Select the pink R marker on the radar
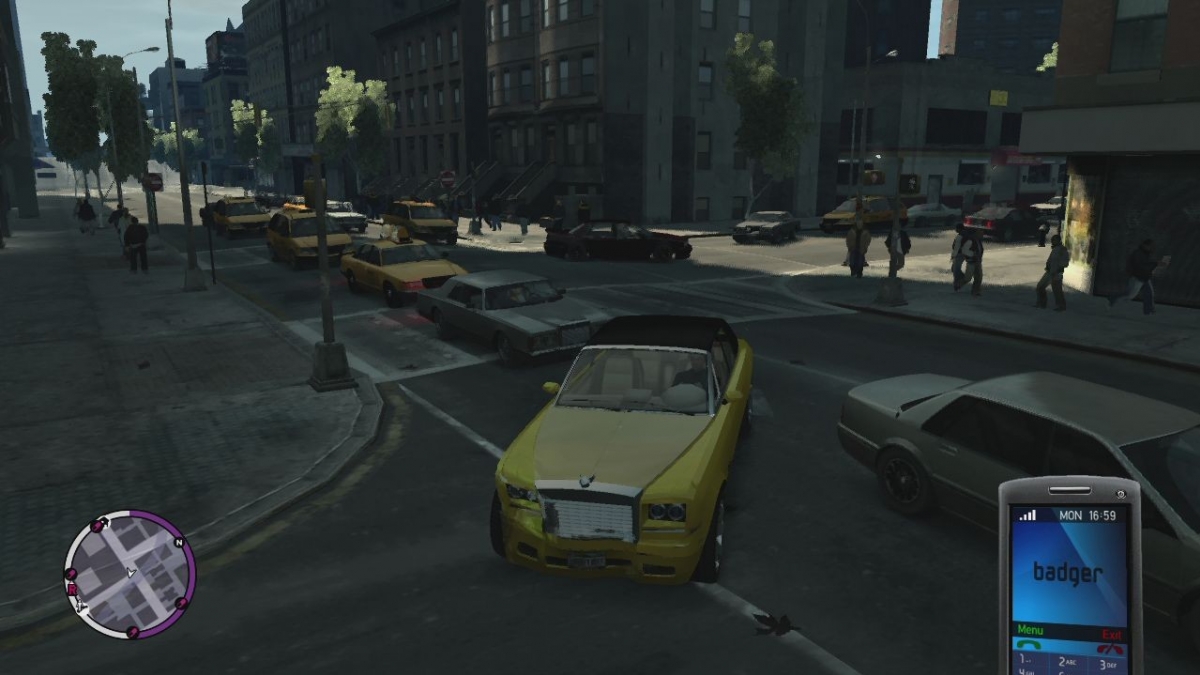The height and width of the screenshot is (675, 1200). (x=73, y=590)
